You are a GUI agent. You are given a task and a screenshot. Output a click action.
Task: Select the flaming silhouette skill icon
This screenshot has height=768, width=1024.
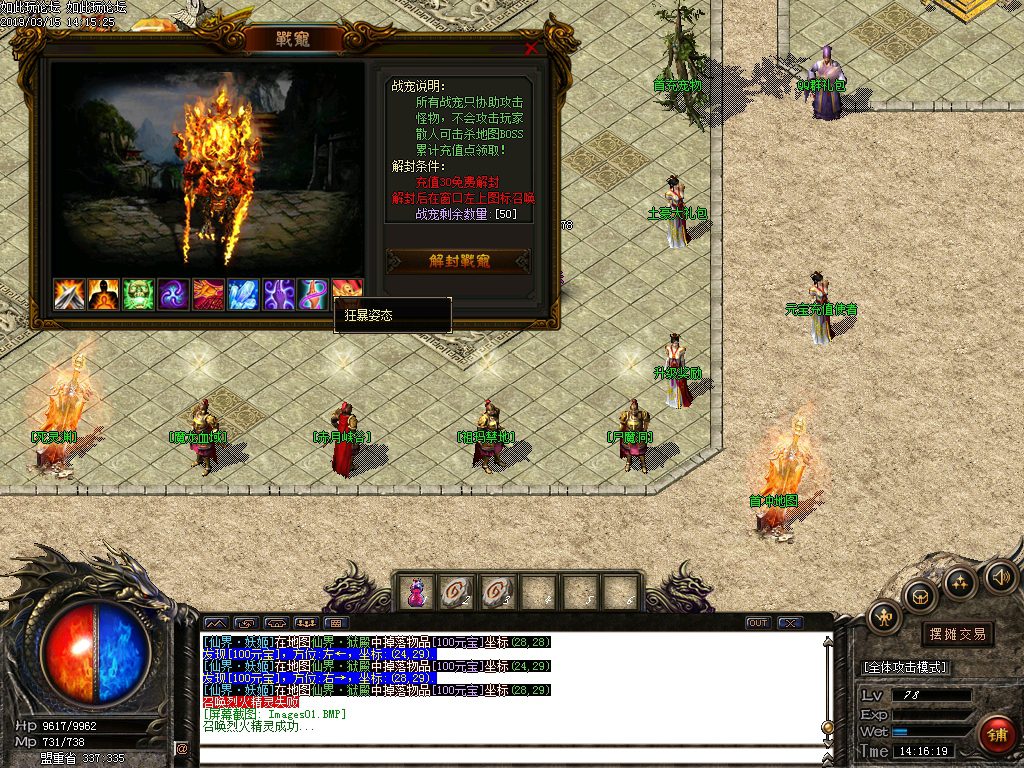[x=104, y=294]
